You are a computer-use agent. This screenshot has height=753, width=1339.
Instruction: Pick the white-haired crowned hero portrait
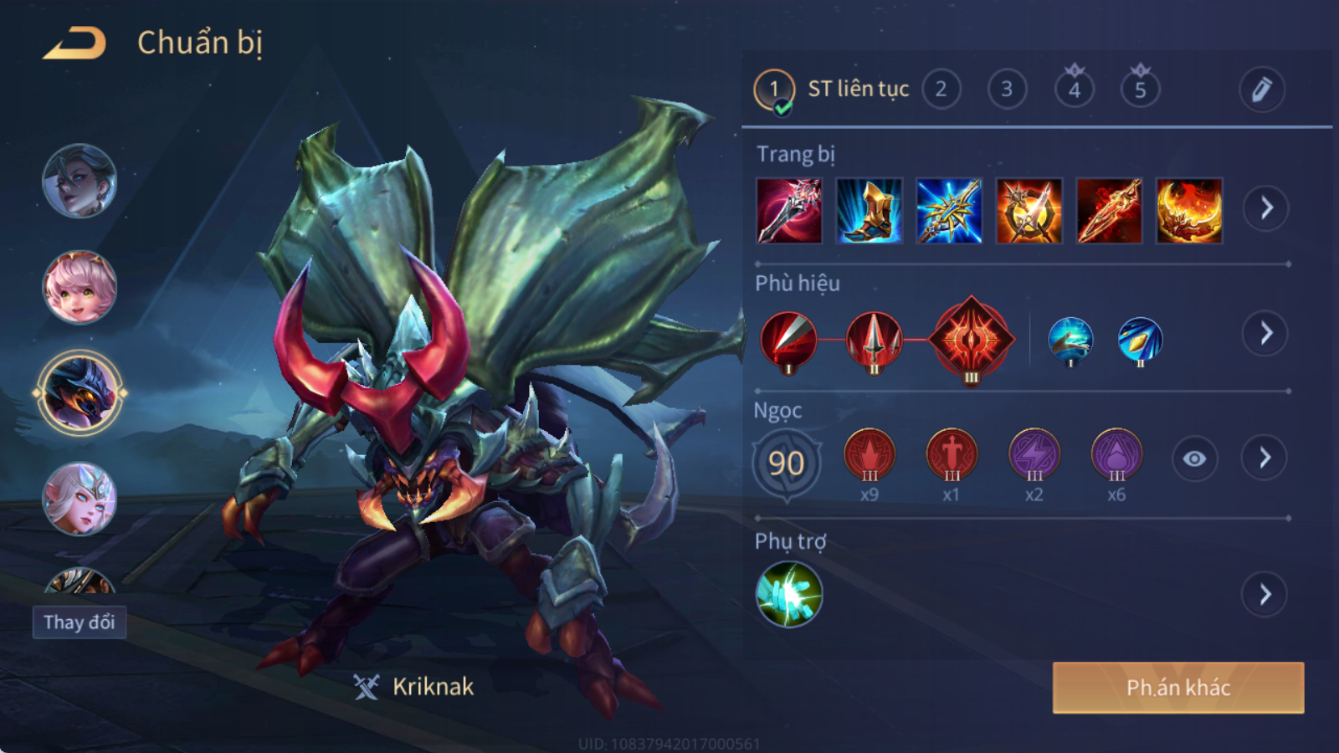[x=79, y=498]
